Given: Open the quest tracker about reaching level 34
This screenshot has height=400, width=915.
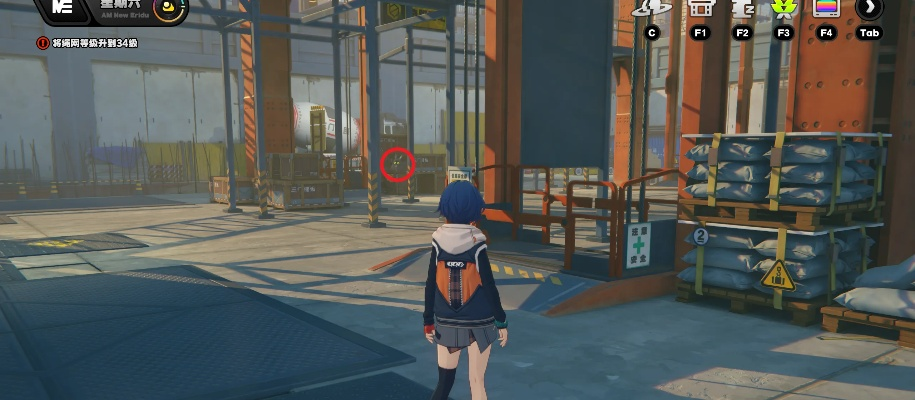Looking at the screenshot, I should (92, 43).
